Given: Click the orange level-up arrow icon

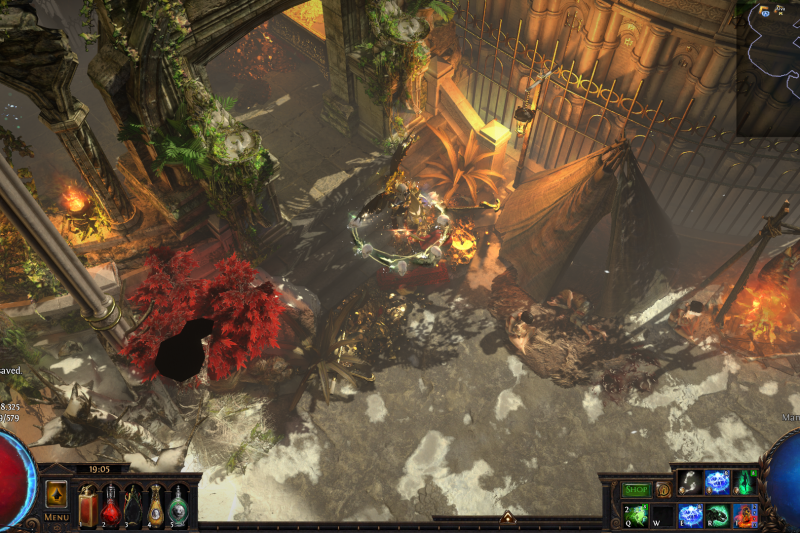Looking at the screenshot, I should 56,495.
